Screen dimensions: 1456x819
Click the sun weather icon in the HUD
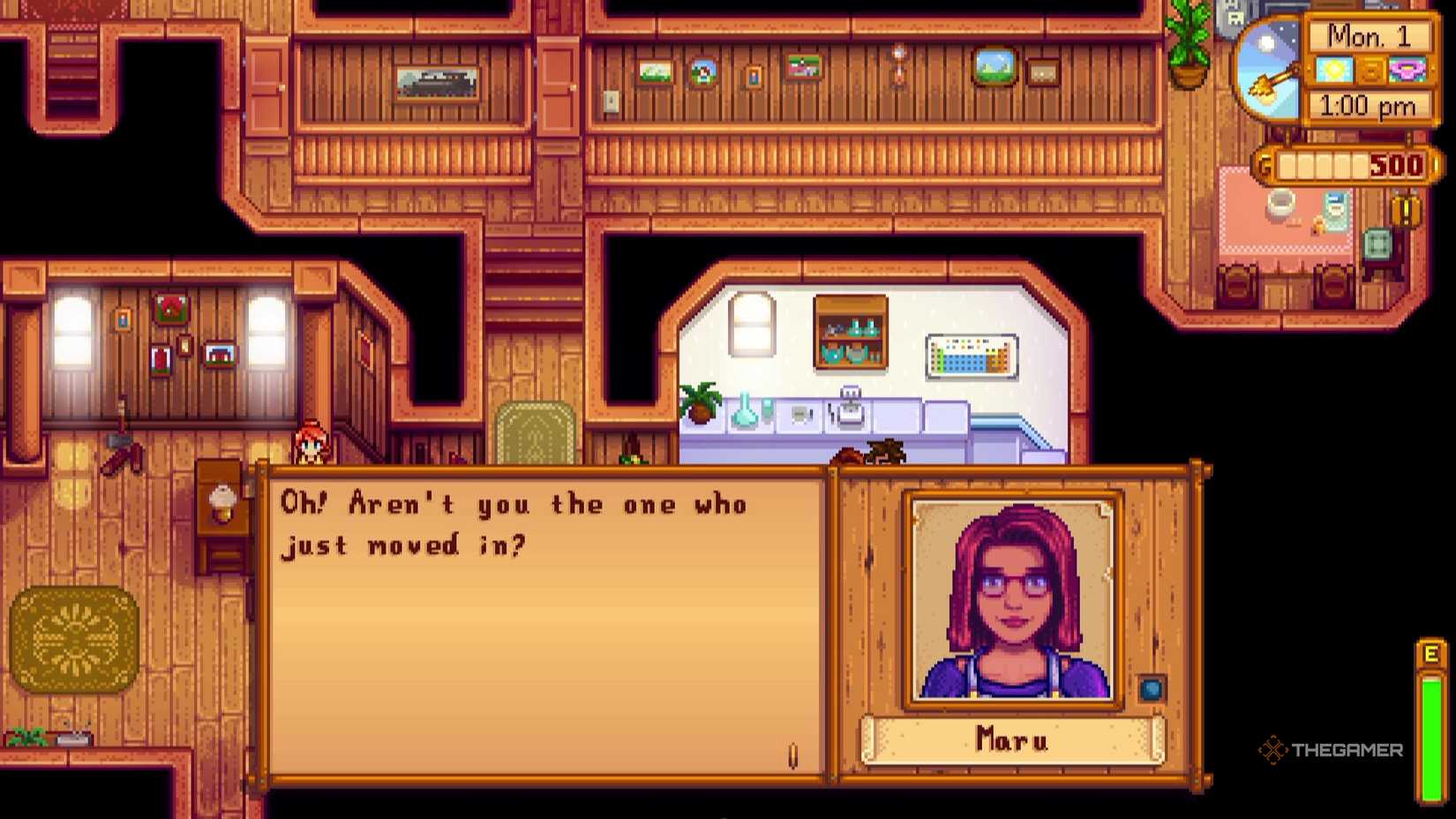pyautogui.click(x=1335, y=70)
